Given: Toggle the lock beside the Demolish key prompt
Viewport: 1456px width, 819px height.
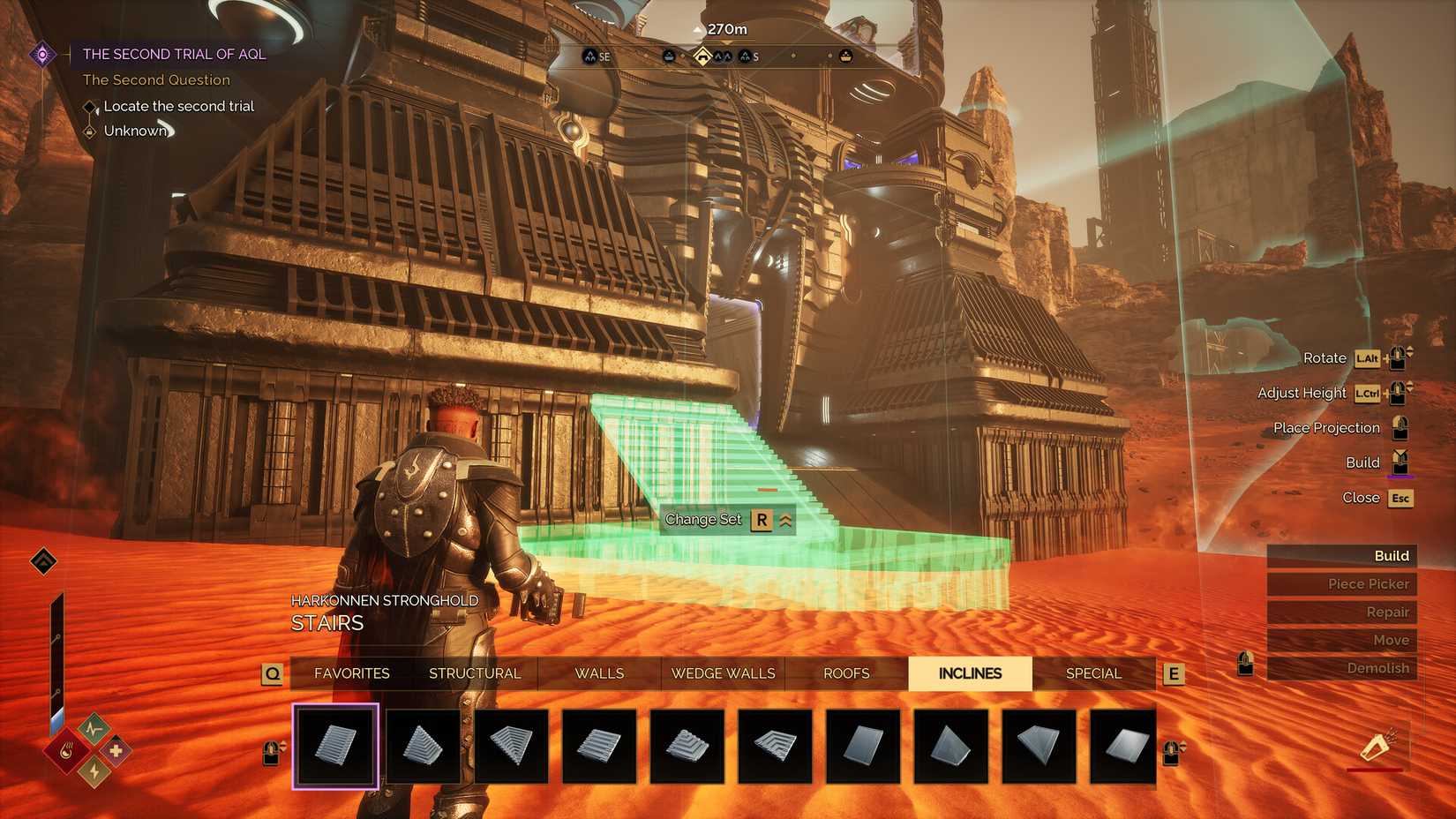Looking at the screenshot, I should point(1245,664).
